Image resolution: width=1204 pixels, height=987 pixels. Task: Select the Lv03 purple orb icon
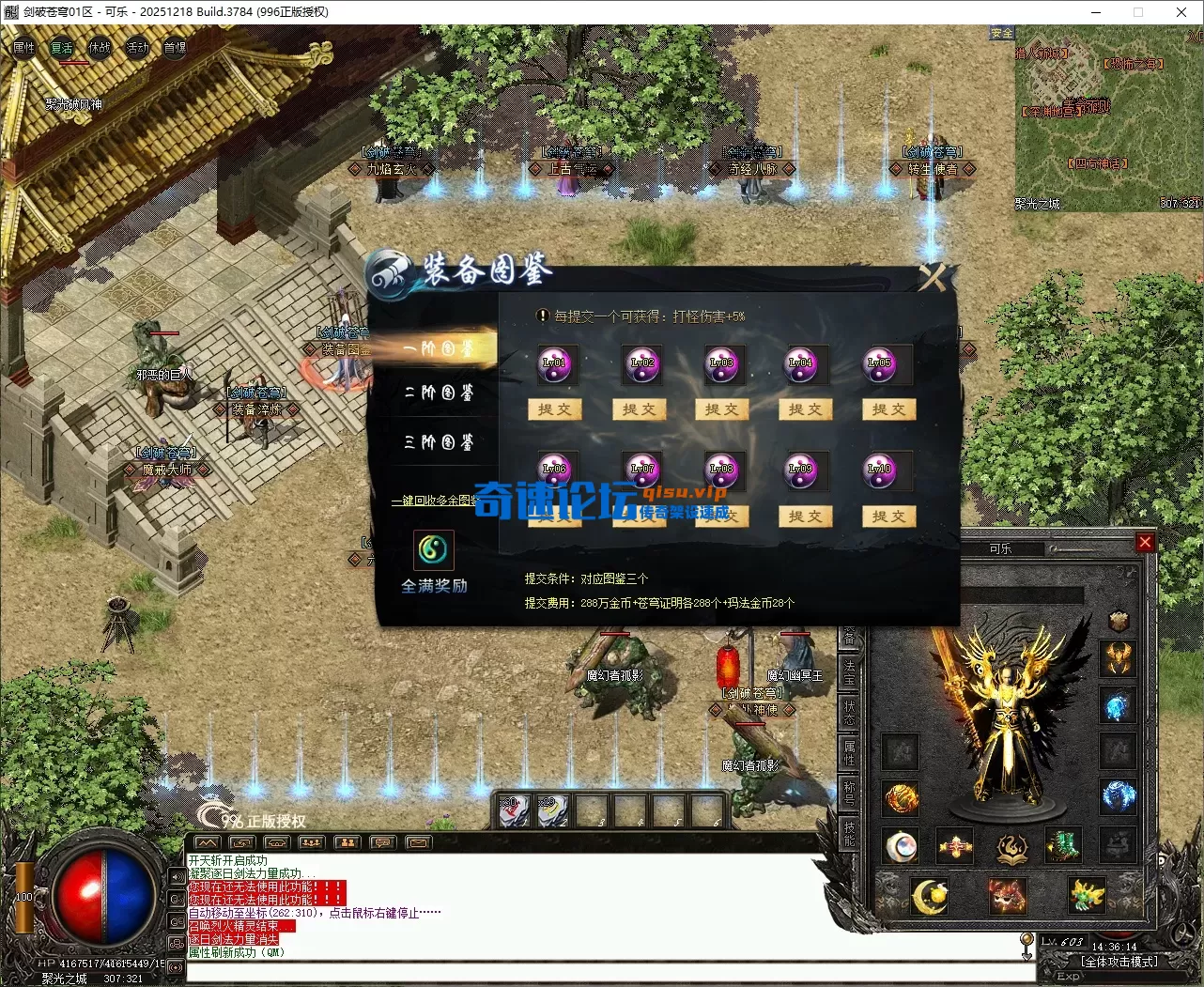pos(721,364)
